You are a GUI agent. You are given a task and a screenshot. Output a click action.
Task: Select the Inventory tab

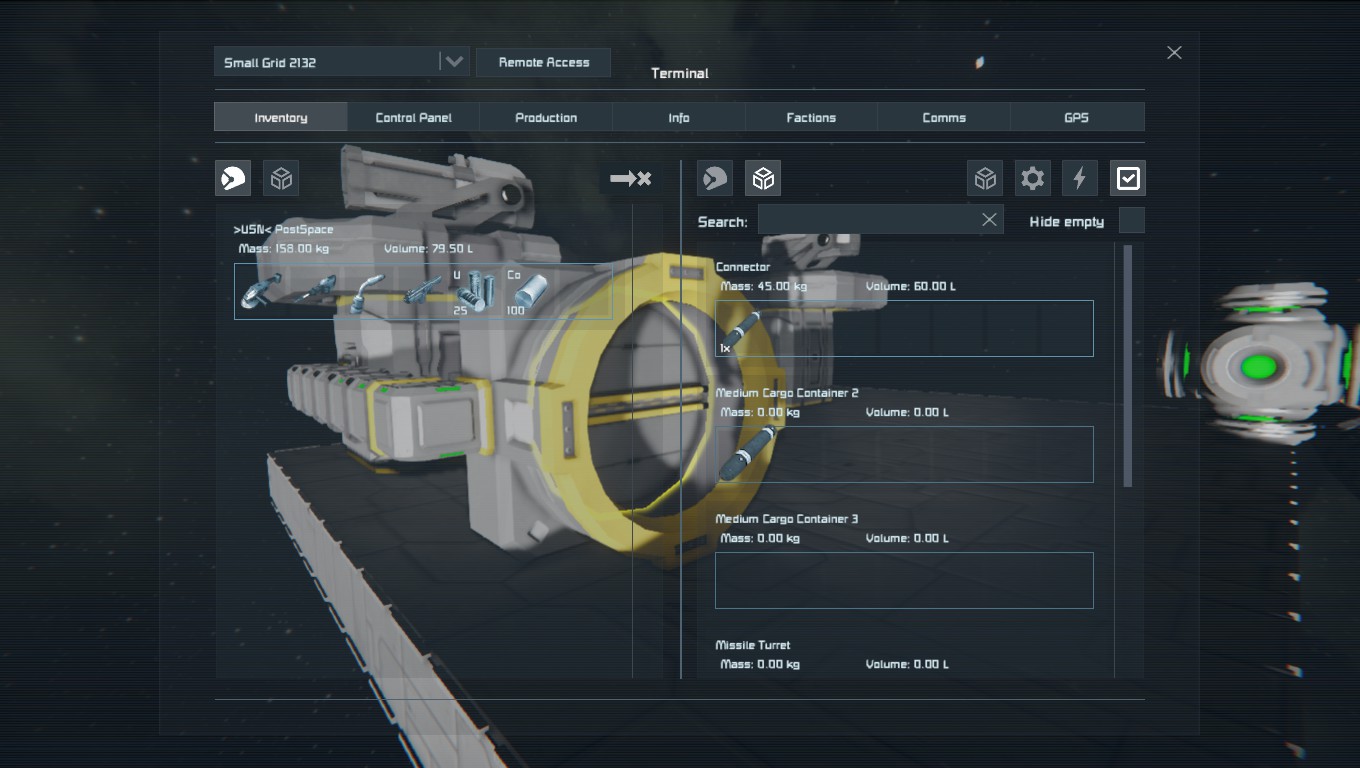click(281, 117)
